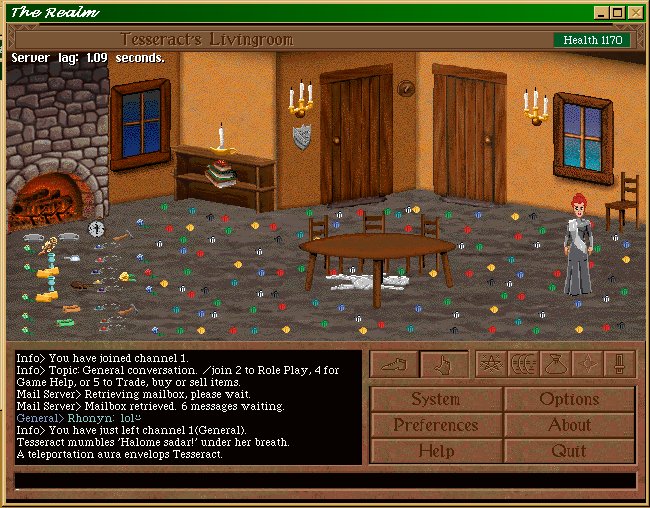Open the bag inventory icon
The height and width of the screenshot is (508, 650).
click(555, 364)
